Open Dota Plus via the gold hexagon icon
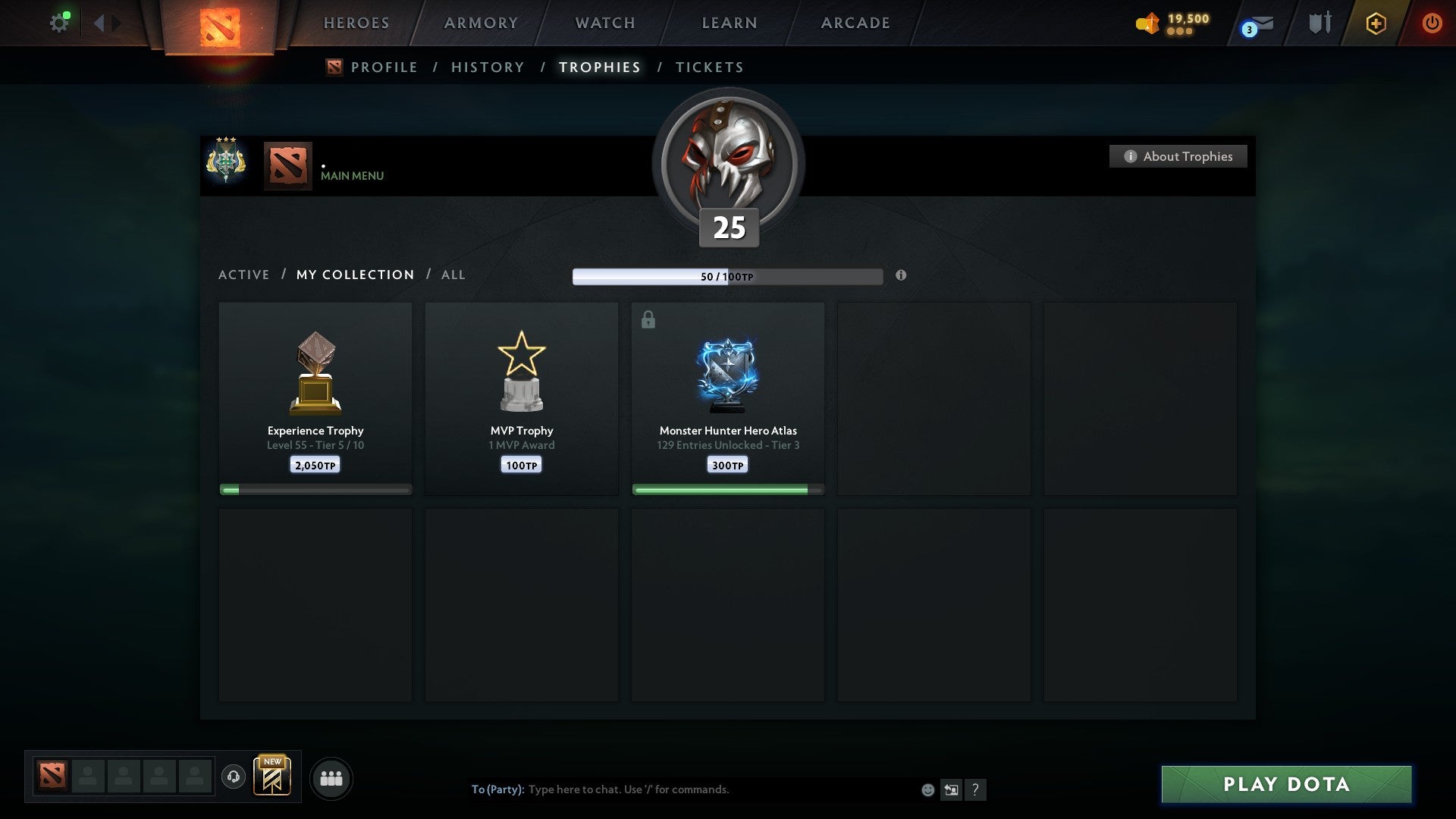This screenshot has height=819, width=1456. click(1376, 24)
